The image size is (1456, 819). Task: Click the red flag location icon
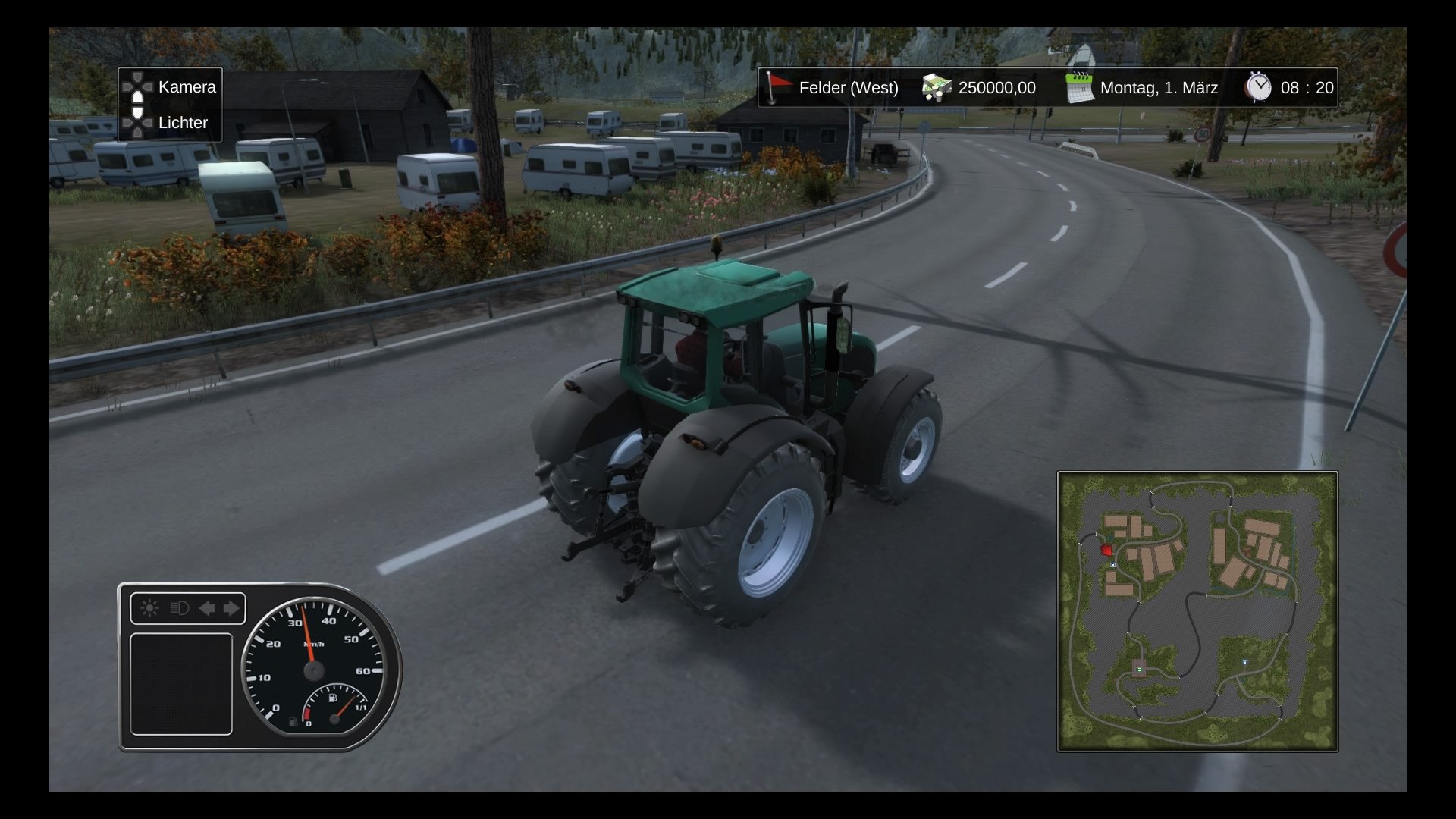(777, 87)
